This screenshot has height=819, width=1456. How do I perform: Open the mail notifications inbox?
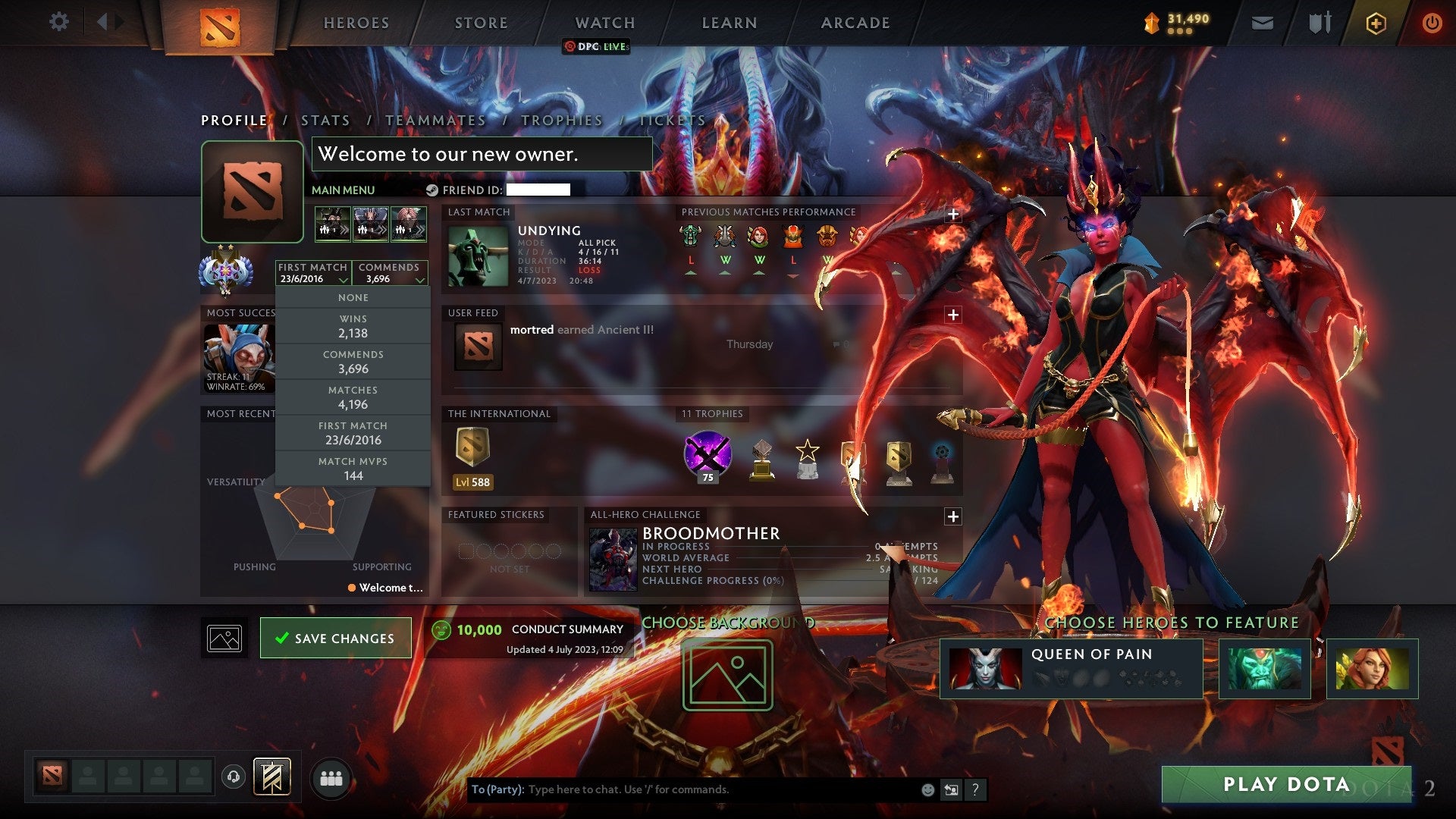click(1261, 23)
